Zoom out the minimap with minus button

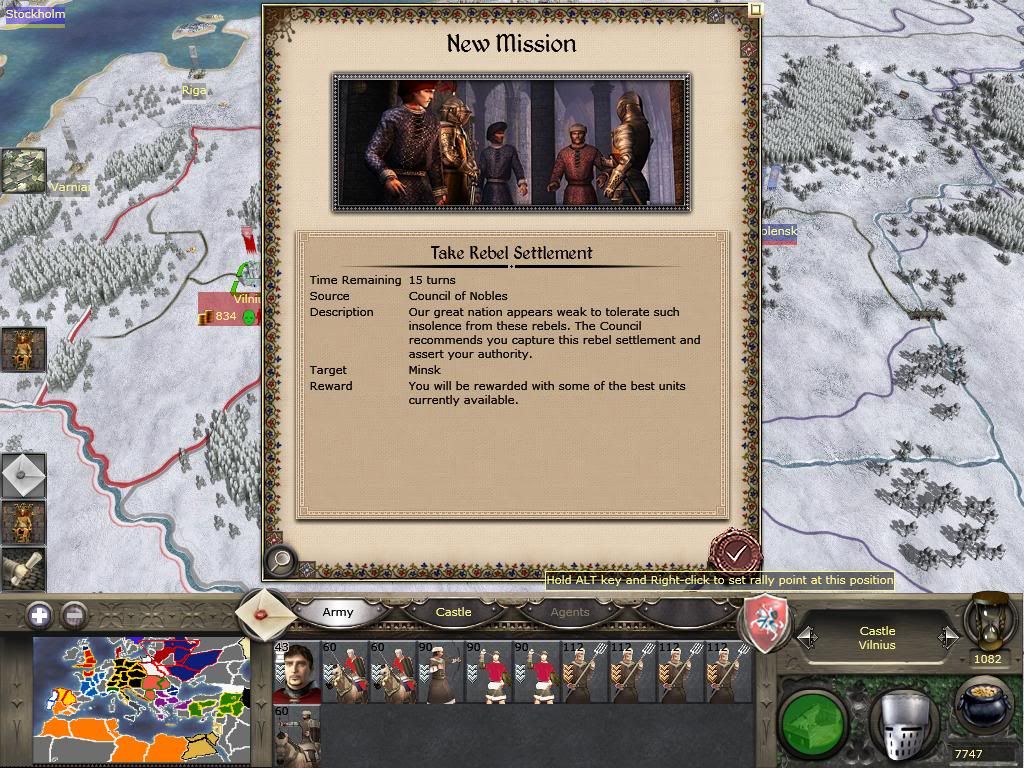[x=74, y=615]
